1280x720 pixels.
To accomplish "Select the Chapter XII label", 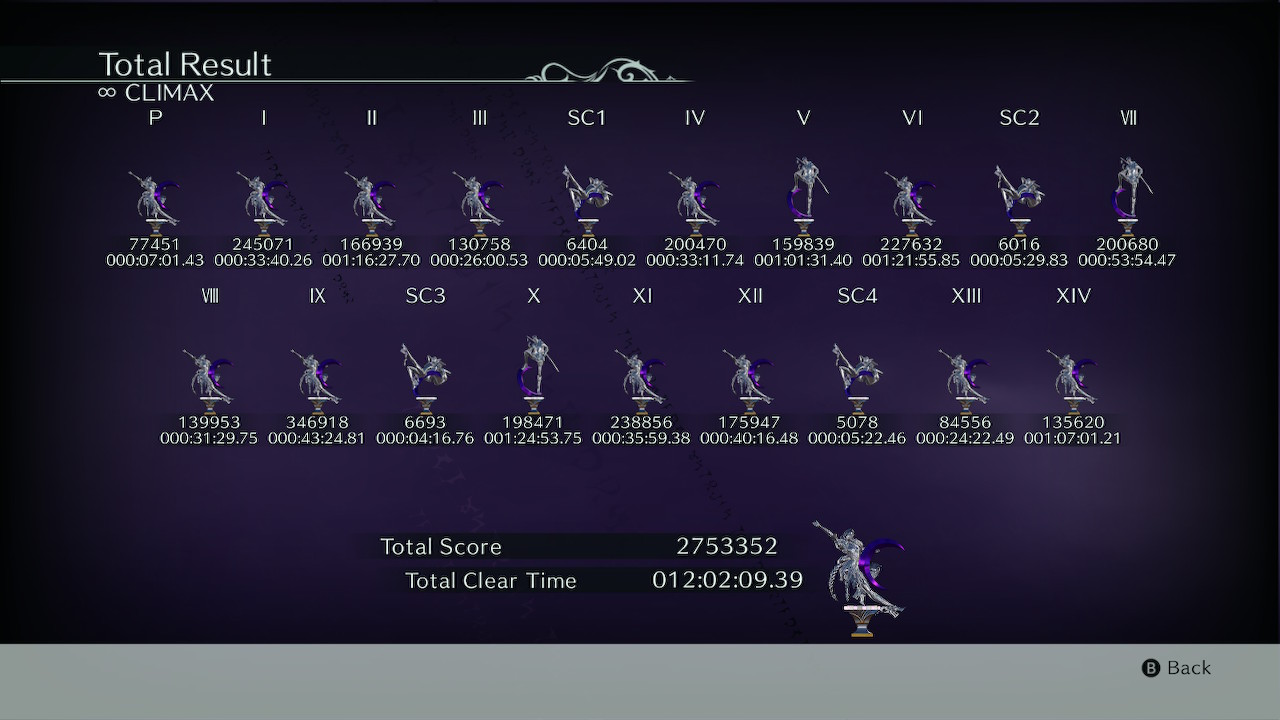I will point(749,295).
